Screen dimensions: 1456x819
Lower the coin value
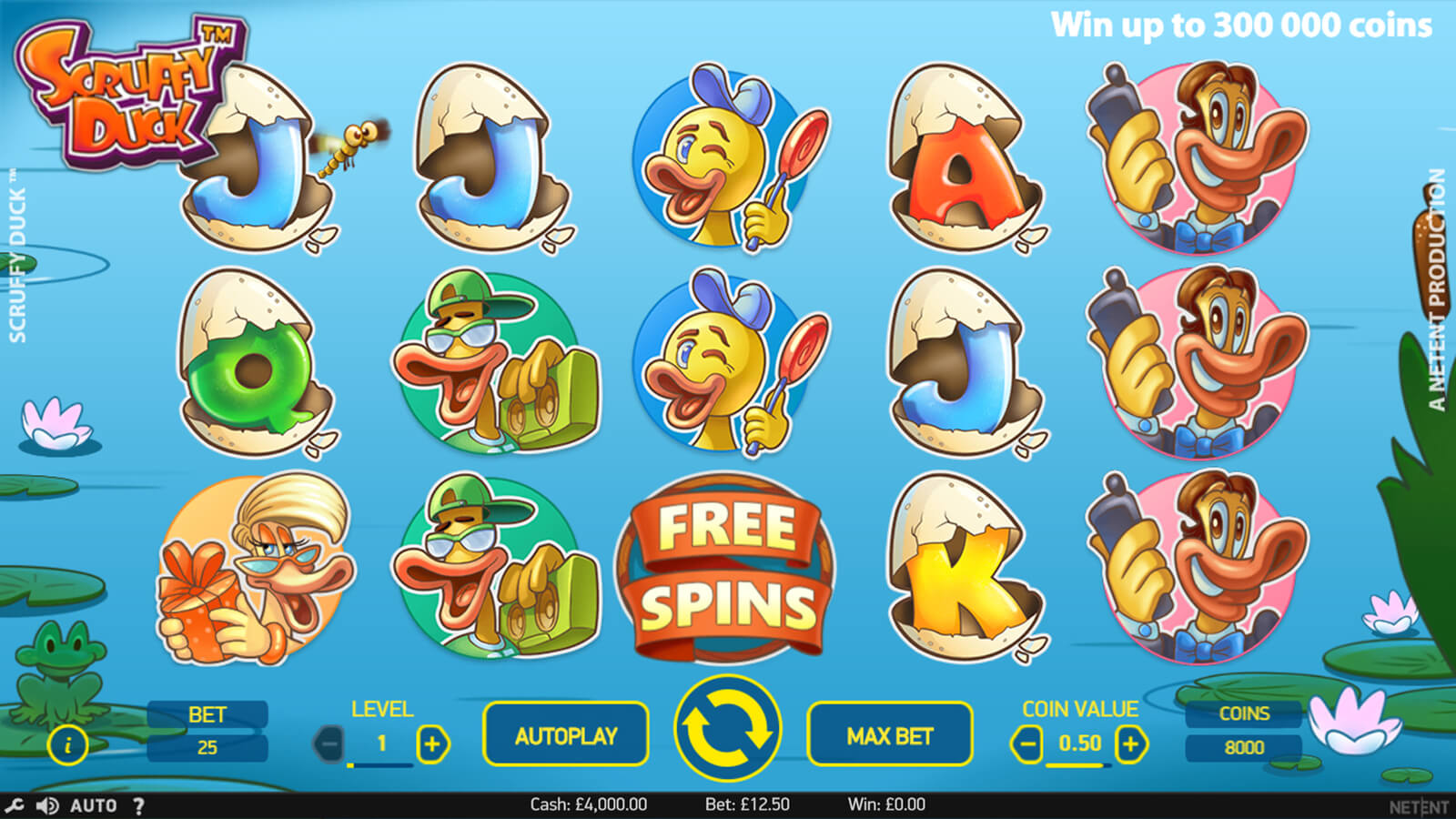pyautogui.click(x=1026, y=744)
